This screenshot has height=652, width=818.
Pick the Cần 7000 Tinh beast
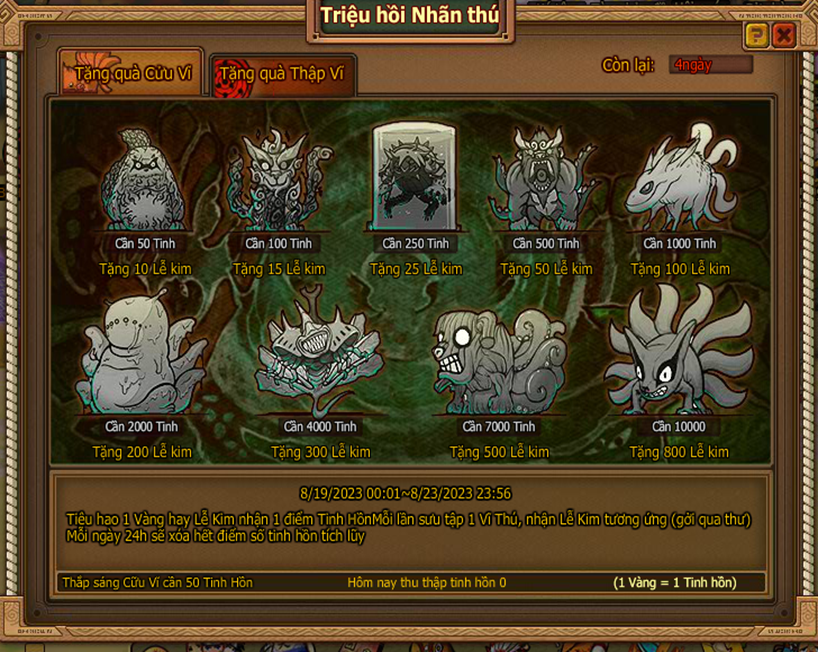click(498, 358)
